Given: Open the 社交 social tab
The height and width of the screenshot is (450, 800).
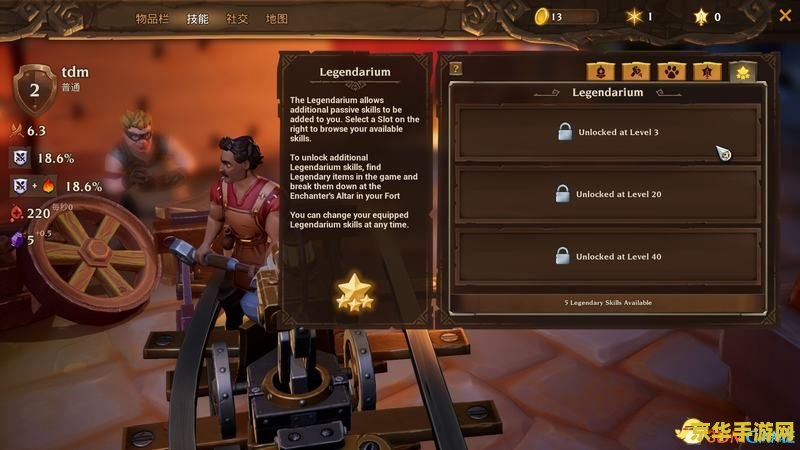Looking at the screenshot, I should click(x=237, y=18).
